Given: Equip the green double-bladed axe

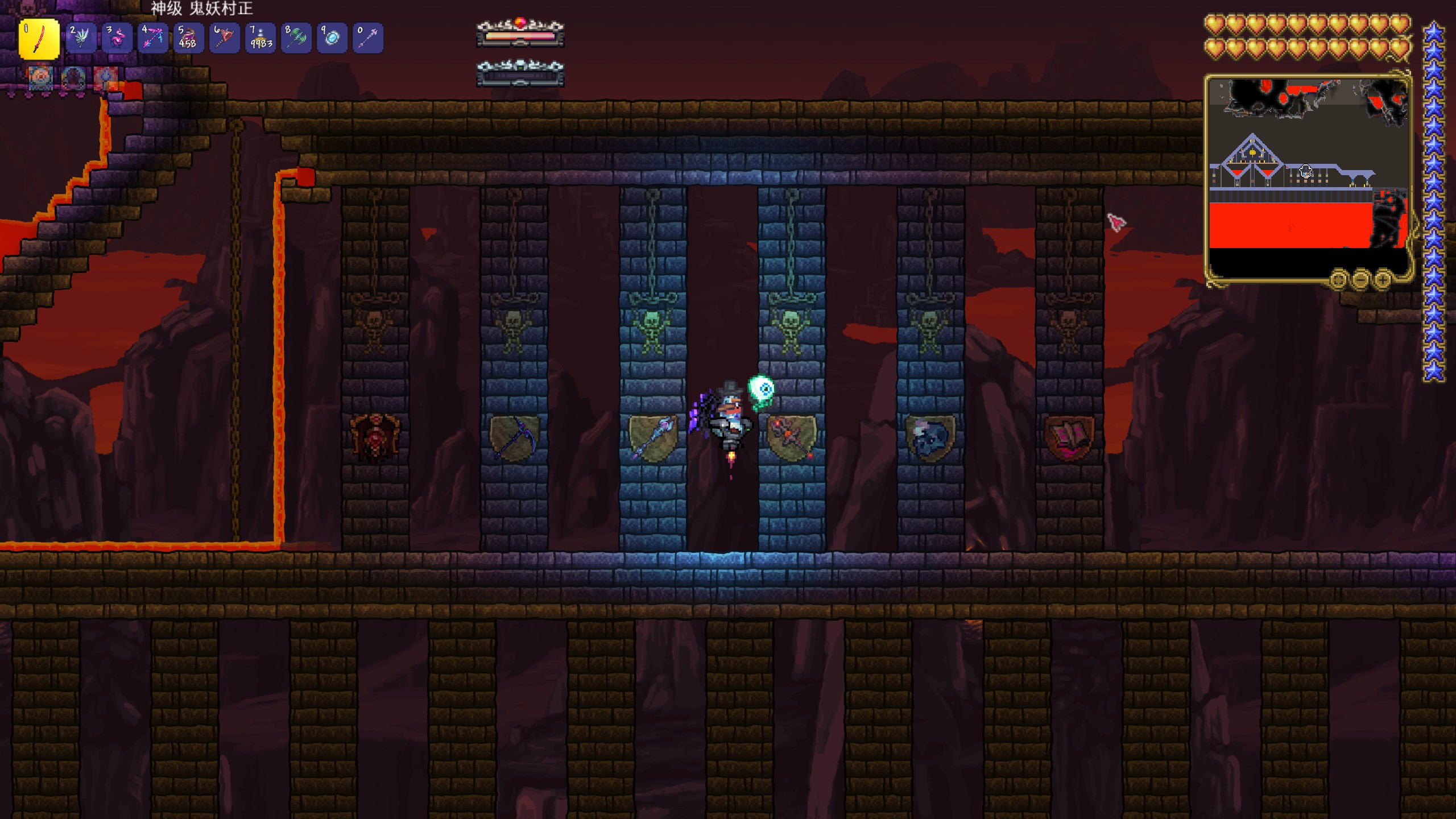Looking at the screenshot, I should coord(296,38).
